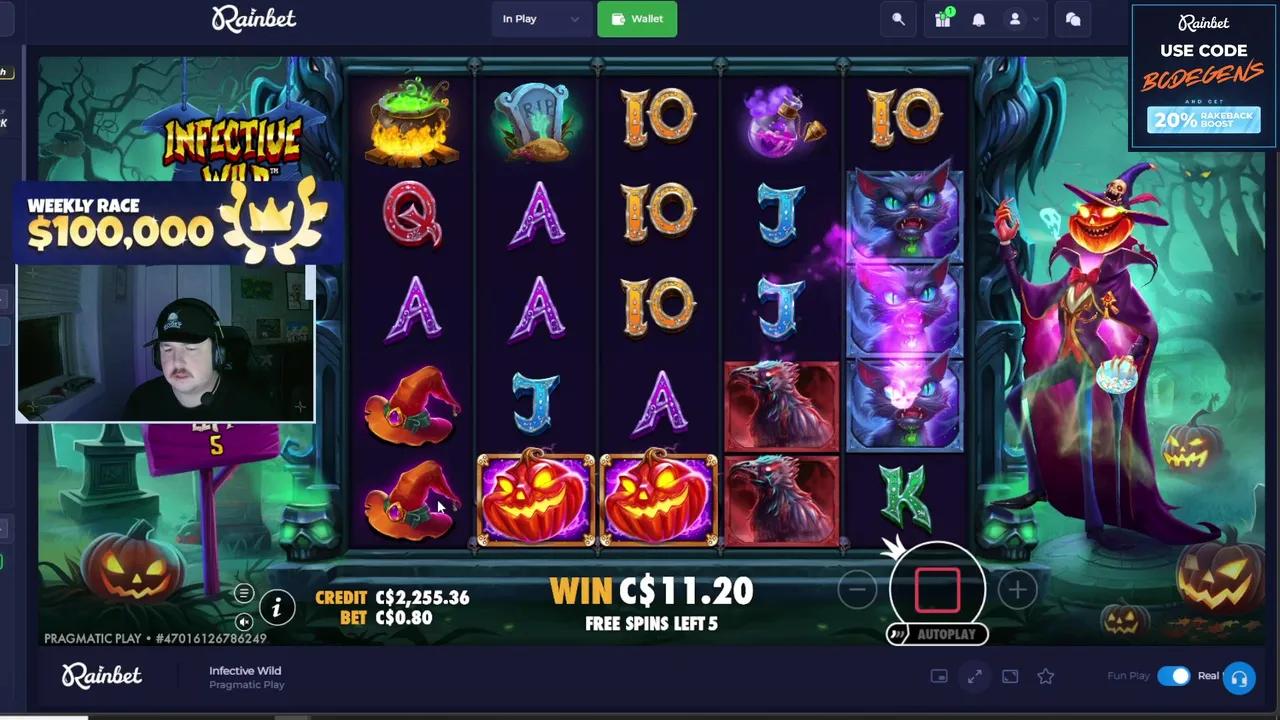Decrease bet with the minus control
Image resolution: width=1280 pixels, height=720 pixels.
(x=857, y=590)
